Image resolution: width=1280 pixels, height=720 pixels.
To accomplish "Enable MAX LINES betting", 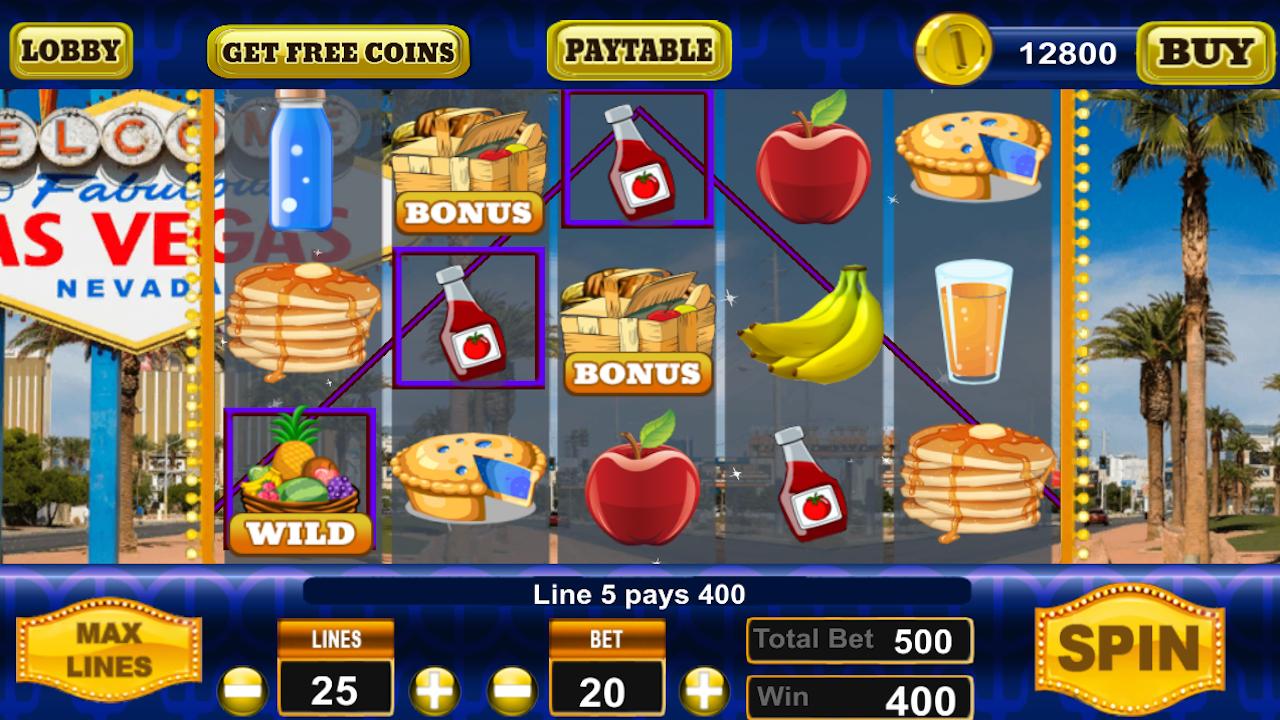I will coord(108,648).
